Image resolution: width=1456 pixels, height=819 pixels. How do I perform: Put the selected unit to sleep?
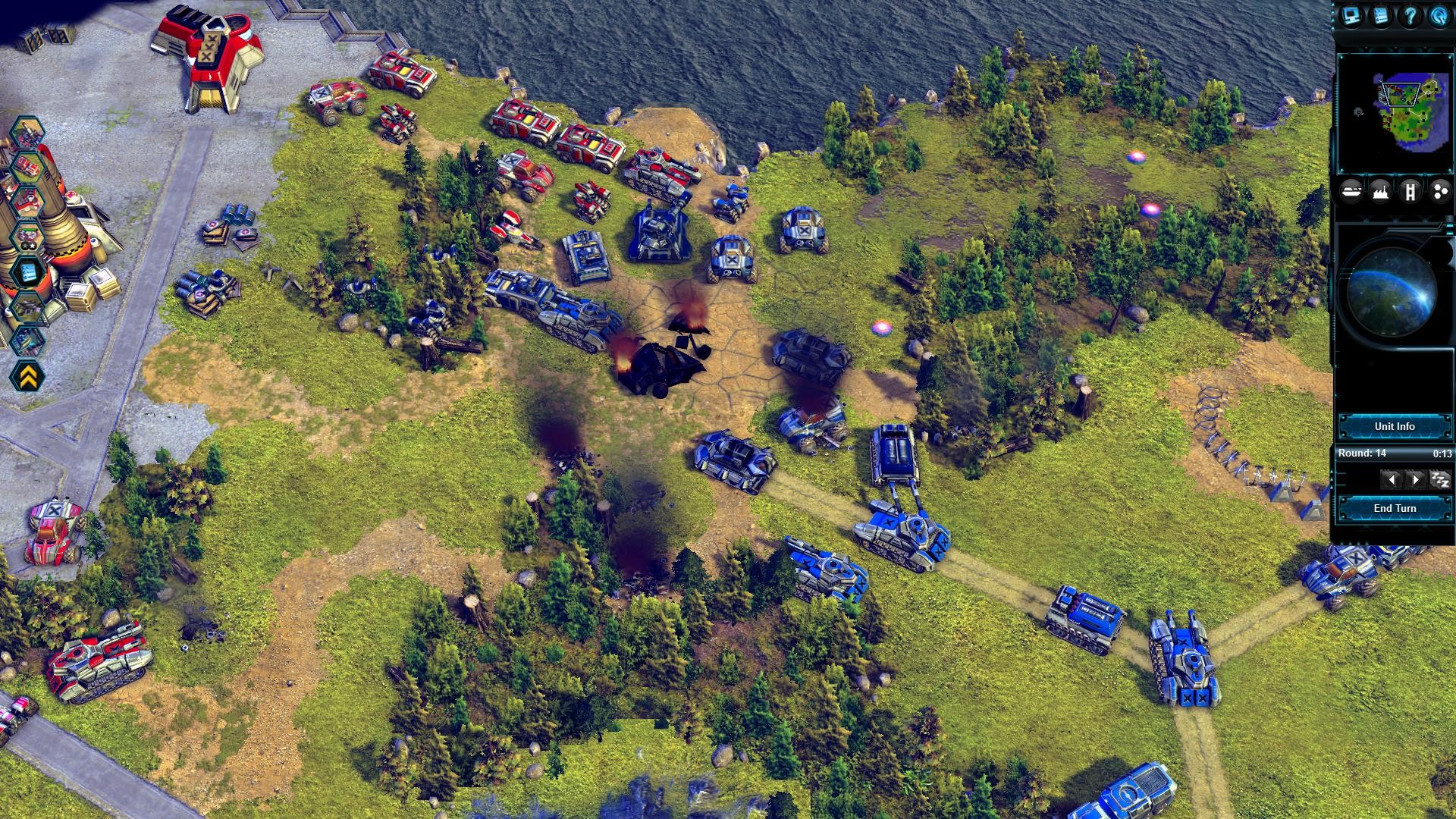pos(1439,479)
